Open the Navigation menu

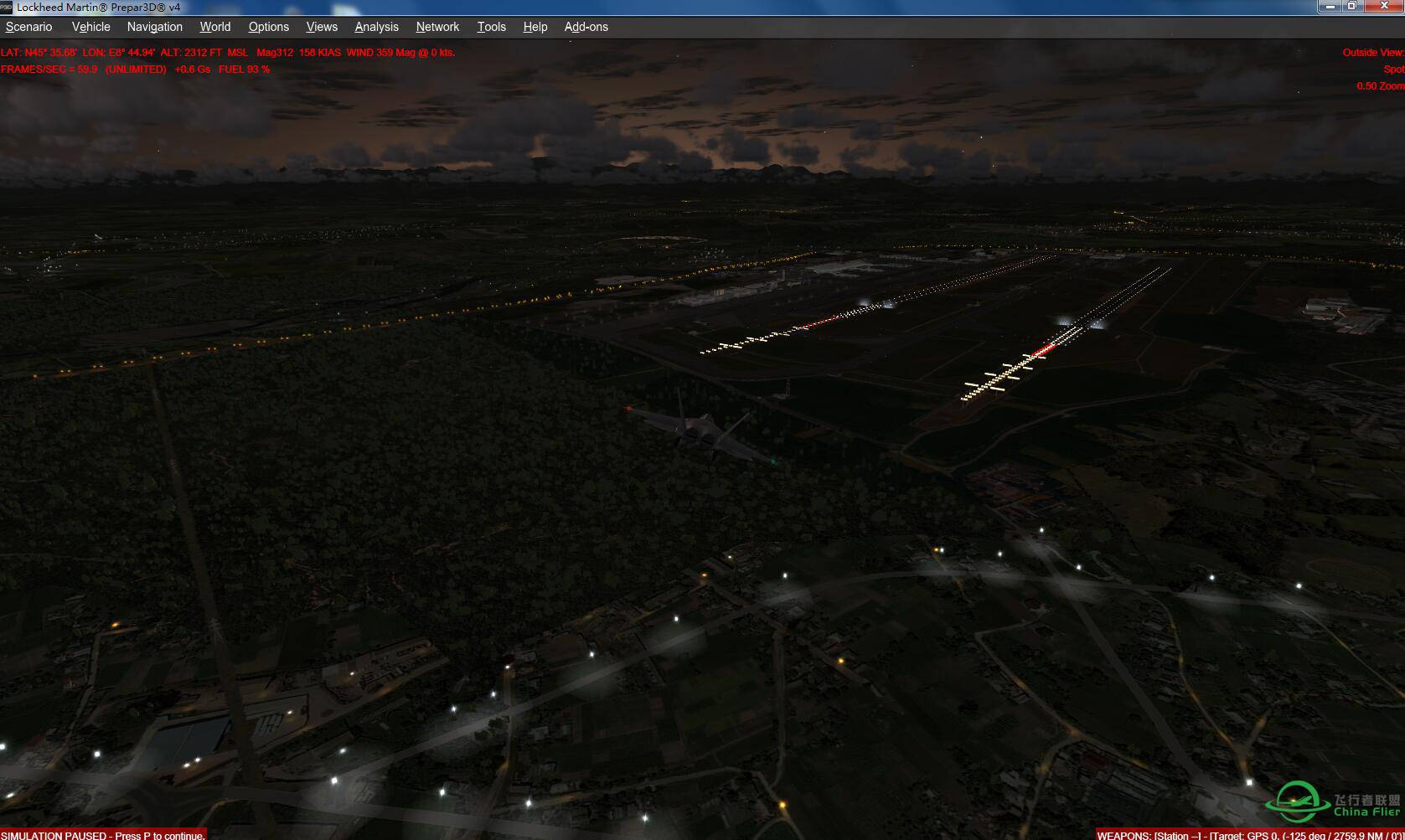coord(154,27)
